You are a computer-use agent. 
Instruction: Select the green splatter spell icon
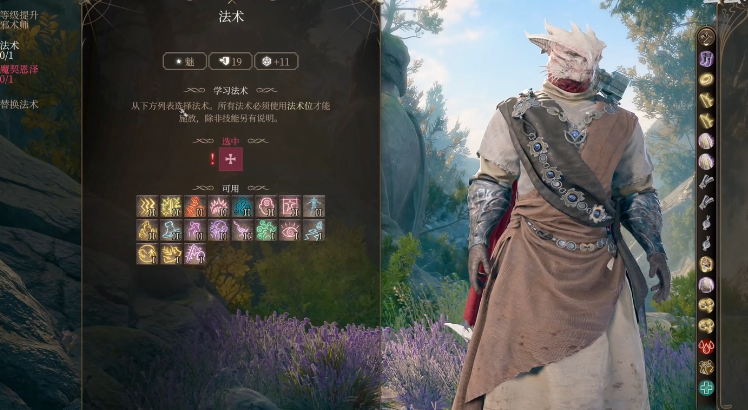[267, 230]
